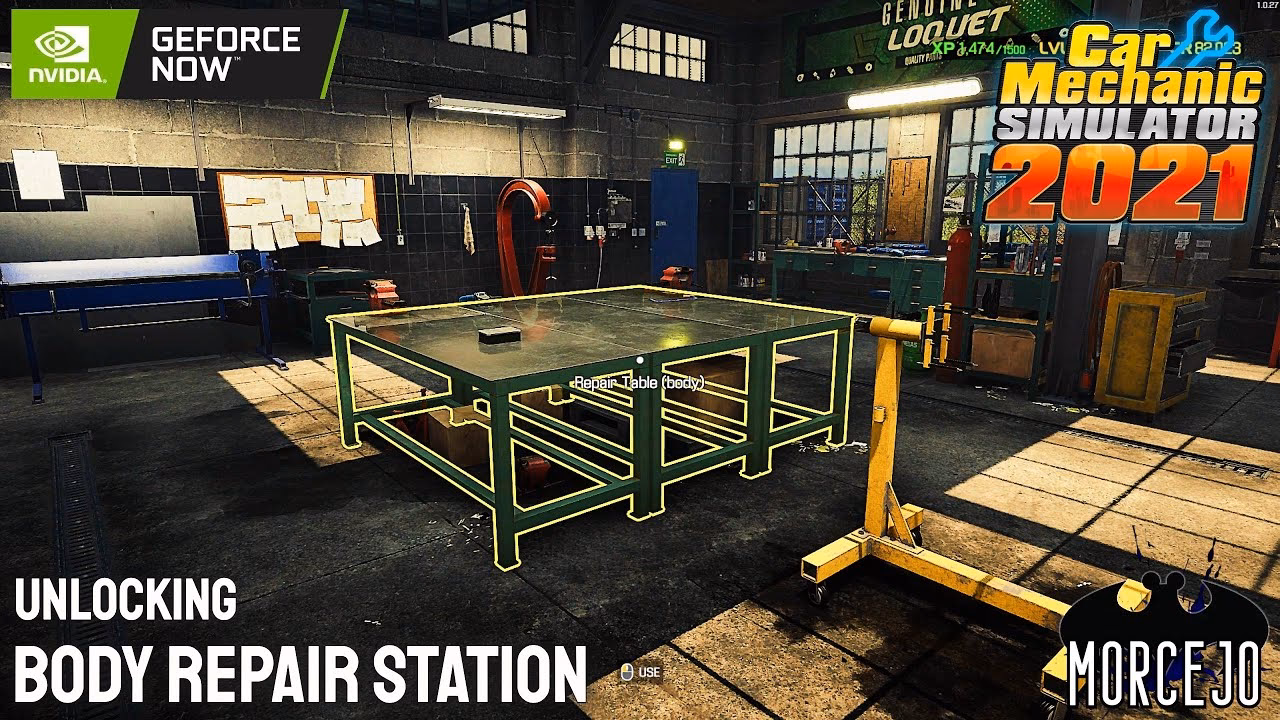Select the NVIDIA eye logo
This screenshot has height=720, width=1280.
pyautogui.click(x=62, y=44)
